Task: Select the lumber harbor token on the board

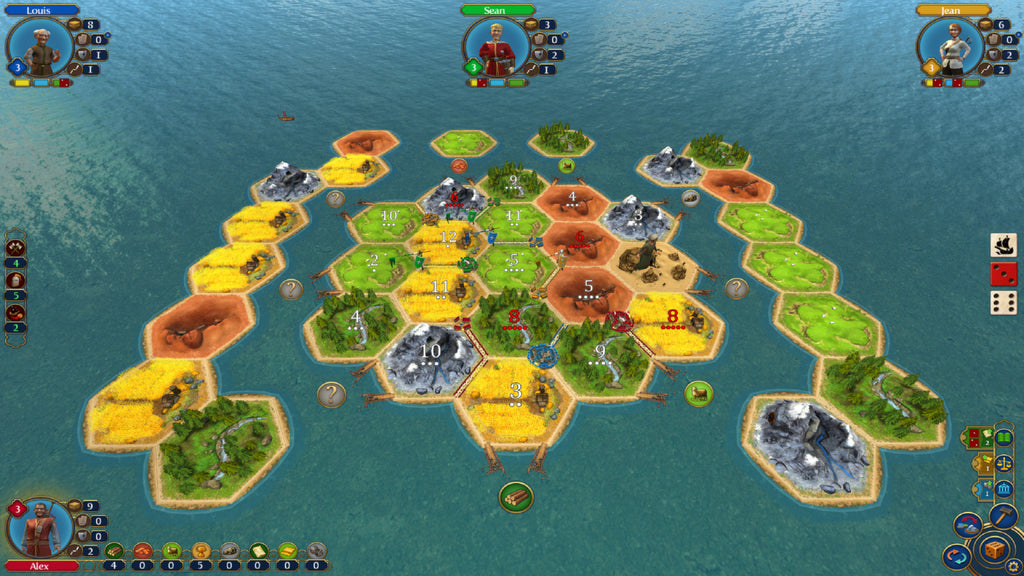Action: (516, 496)
